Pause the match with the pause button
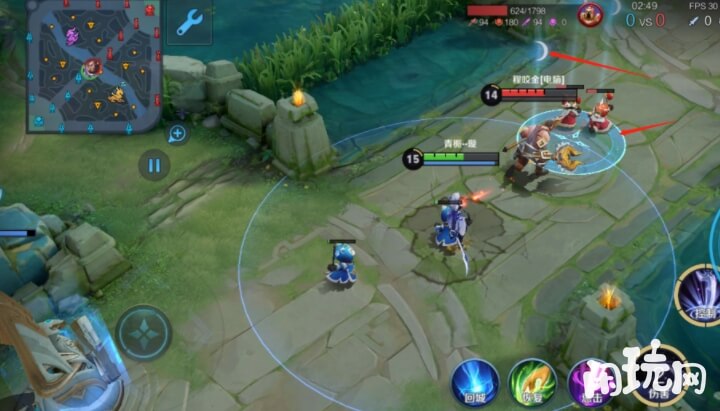 point(153,165)
